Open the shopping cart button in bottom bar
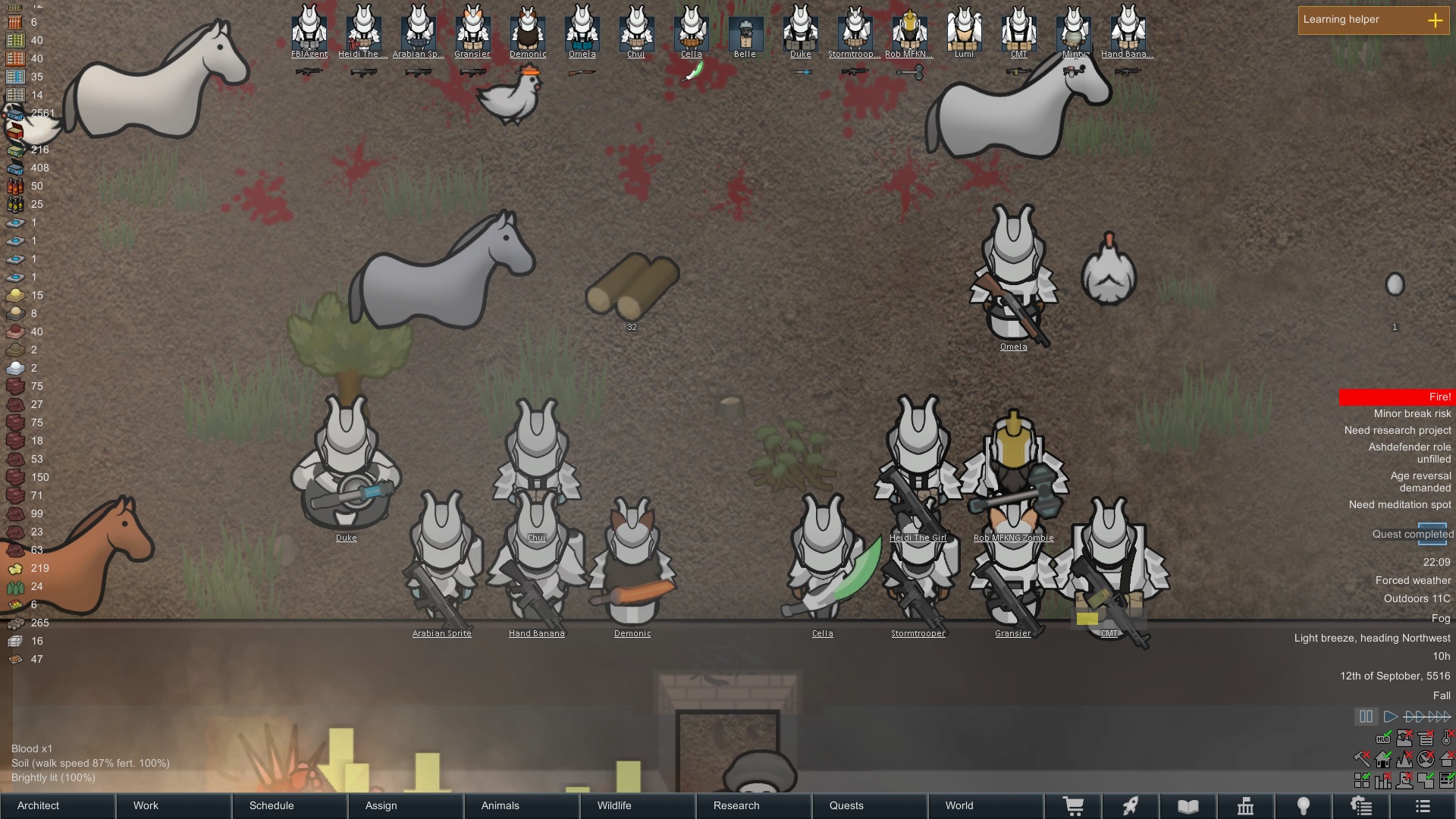 (x=1073, y=806)
